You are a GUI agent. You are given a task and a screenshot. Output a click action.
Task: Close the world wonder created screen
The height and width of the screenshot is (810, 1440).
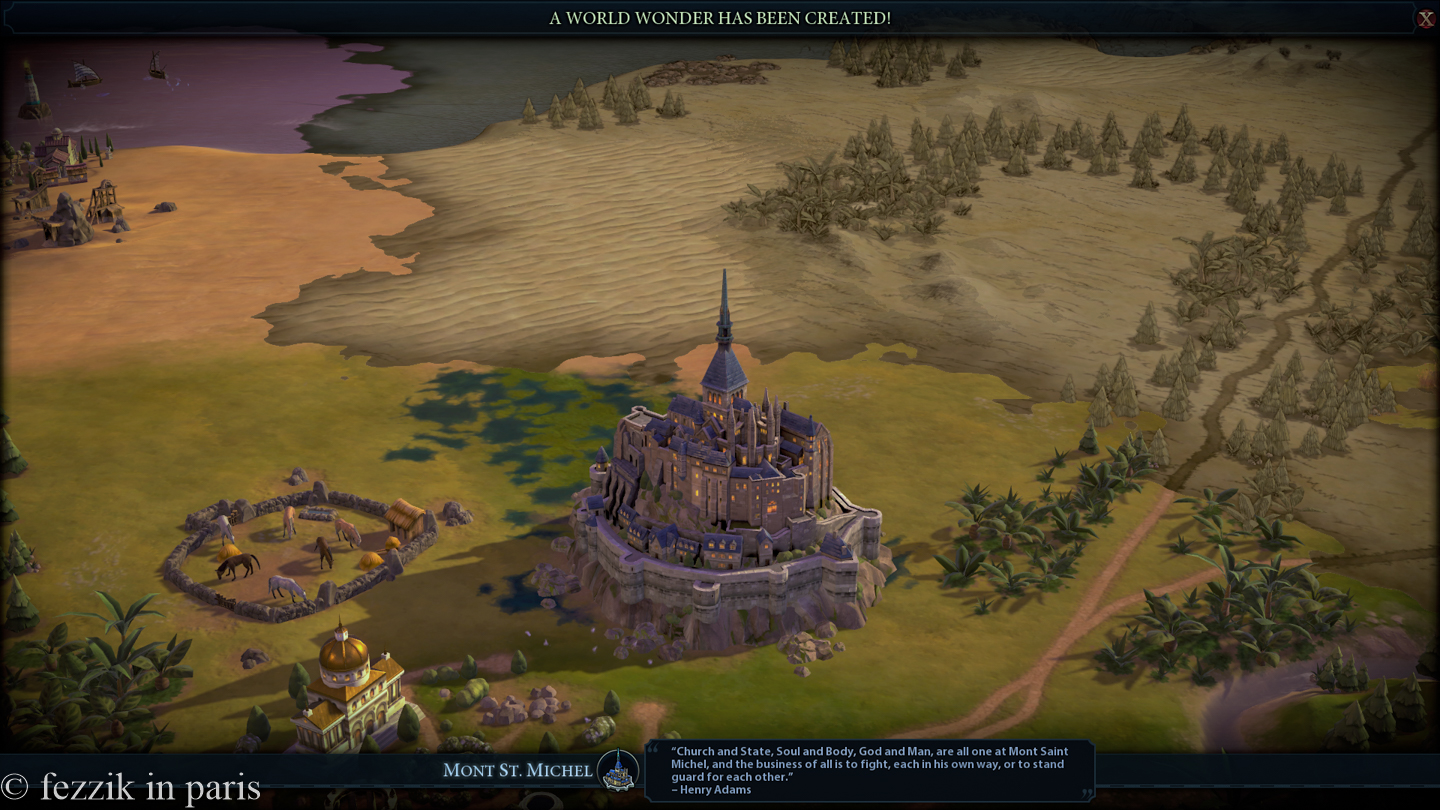pyautogui.click(x=1425, y=19)
